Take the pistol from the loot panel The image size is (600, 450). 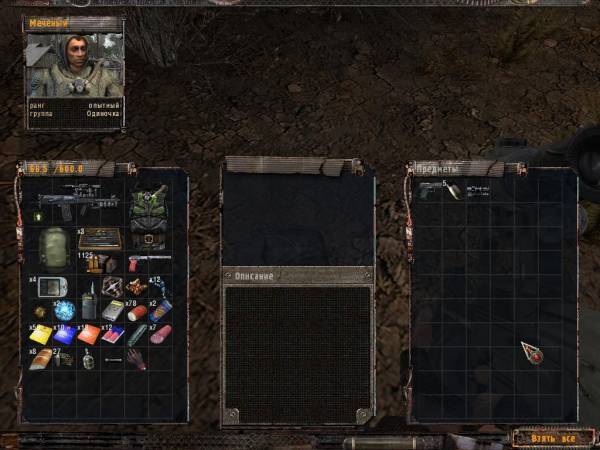[x=431, y=190]
